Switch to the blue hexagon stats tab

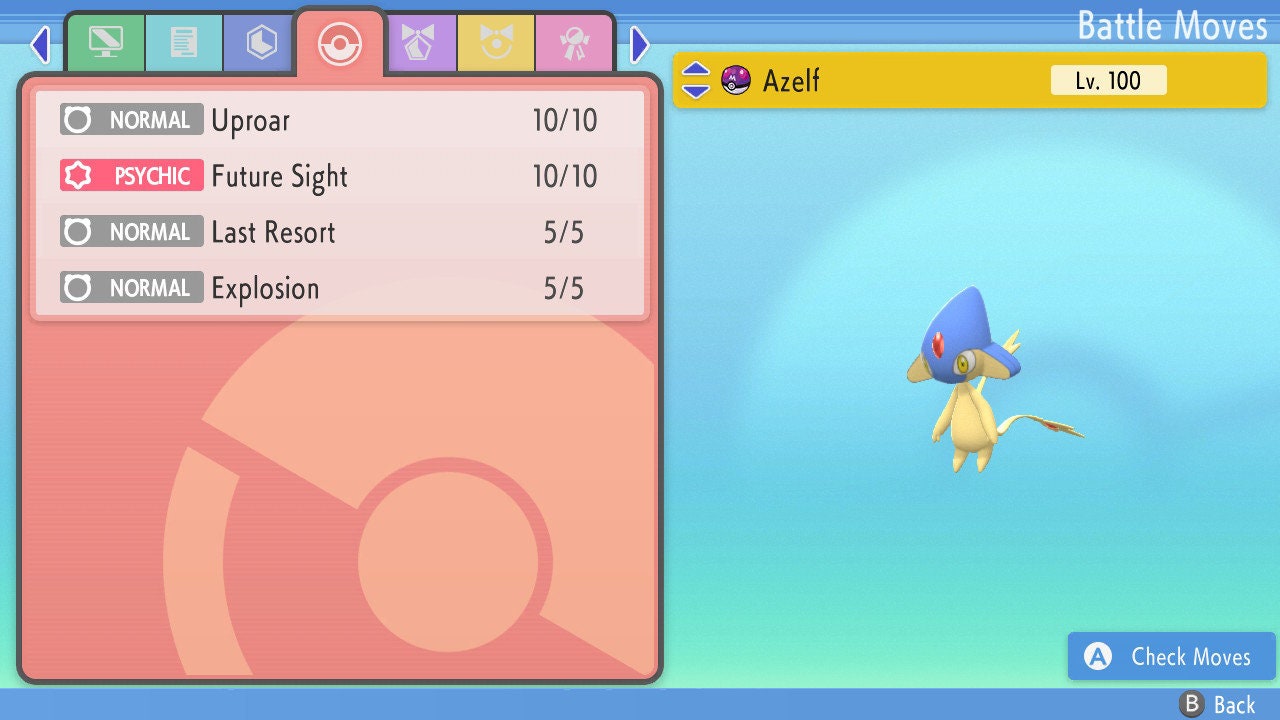pos(262,43)
